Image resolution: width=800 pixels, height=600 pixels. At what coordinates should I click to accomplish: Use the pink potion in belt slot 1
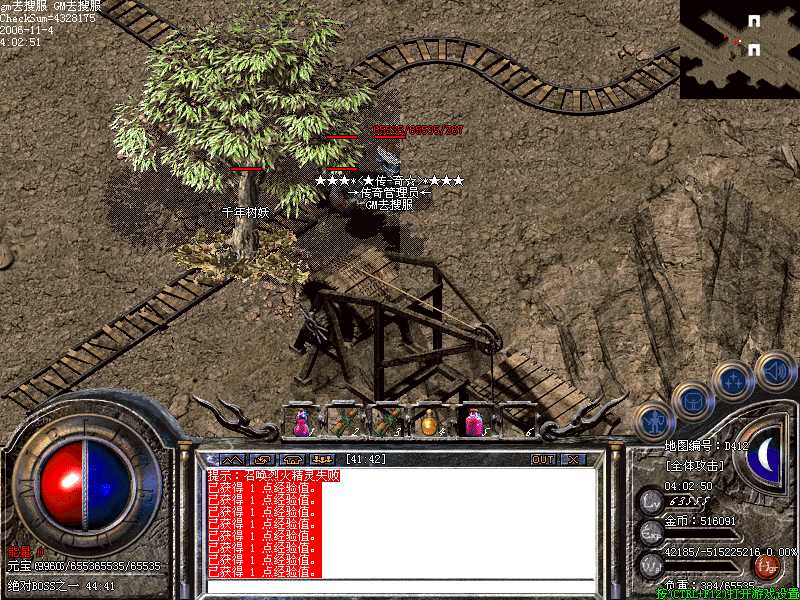[x=301, y=422]
